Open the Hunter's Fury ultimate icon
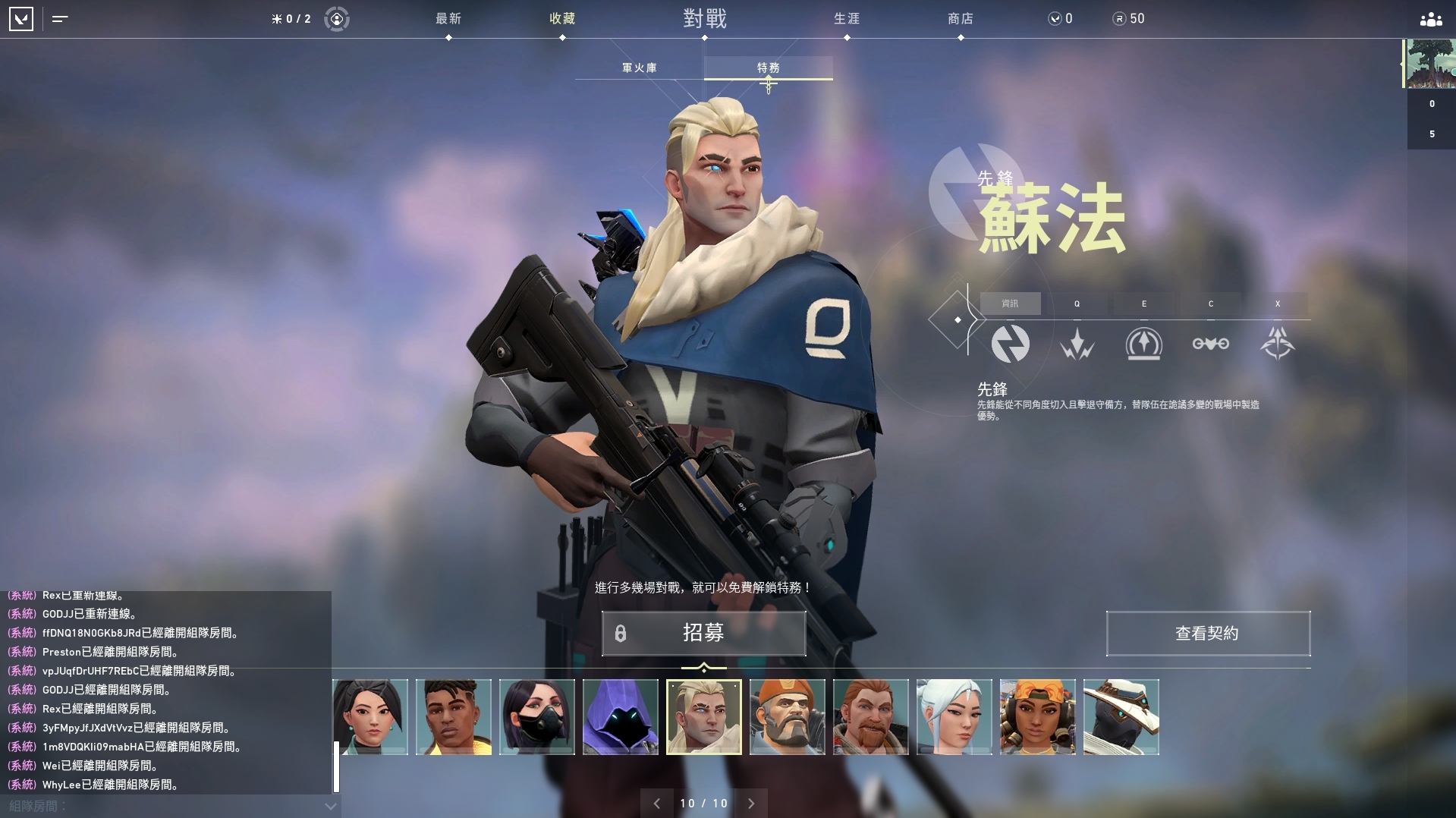The image size is (1456, 818). pos(1277,344)
